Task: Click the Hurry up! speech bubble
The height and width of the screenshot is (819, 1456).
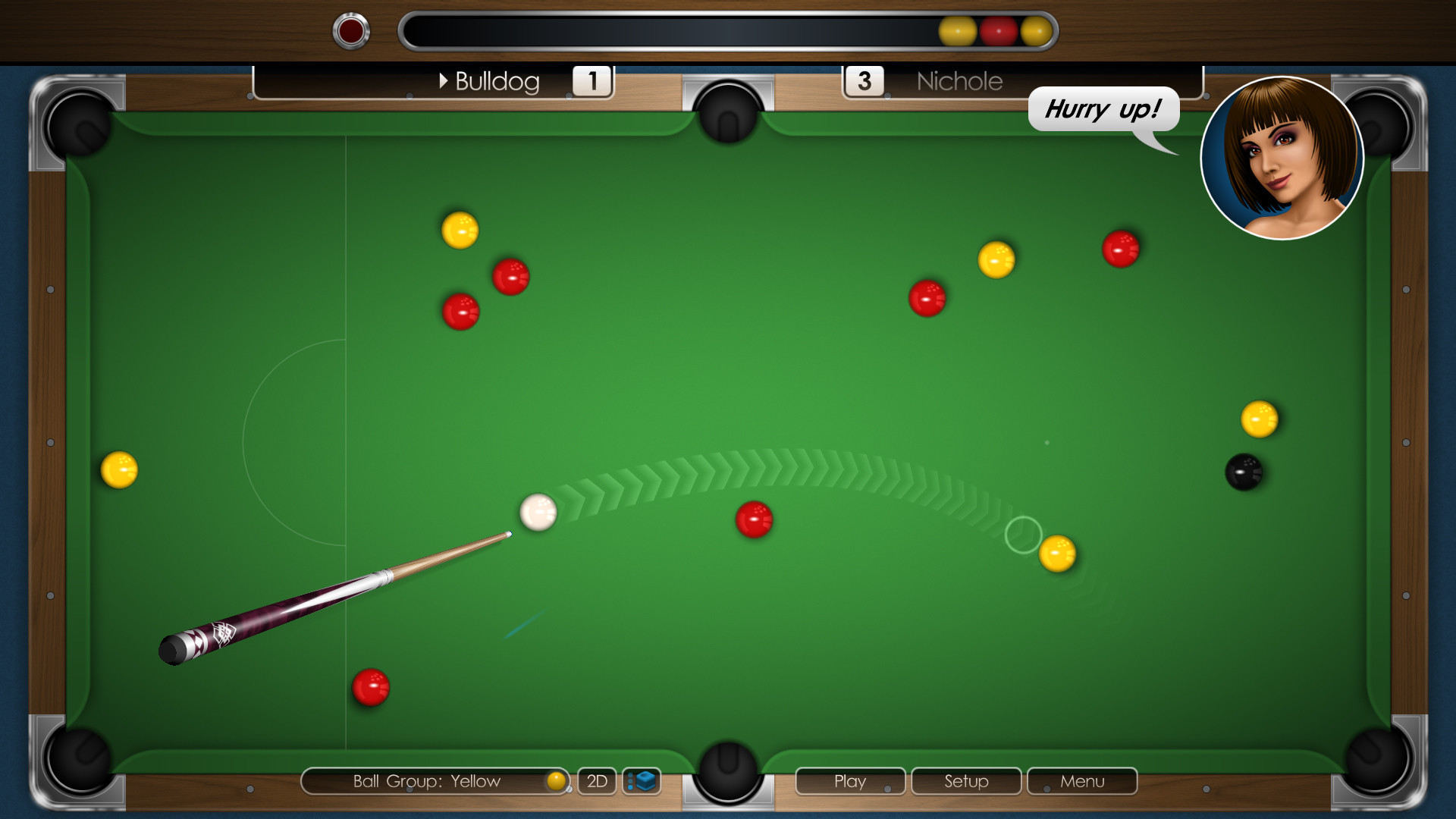Action: [x=1103, y=108]
